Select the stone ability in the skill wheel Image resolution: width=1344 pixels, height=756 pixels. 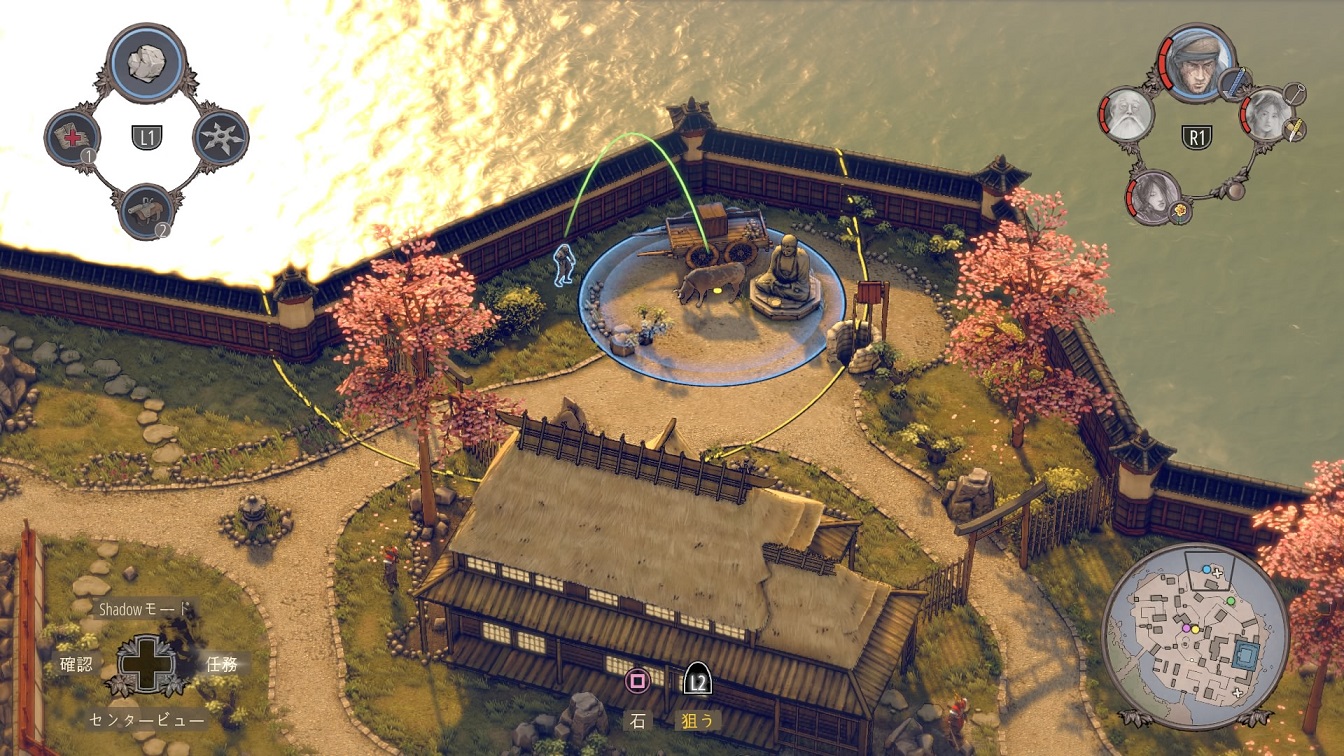click(146, 62)
